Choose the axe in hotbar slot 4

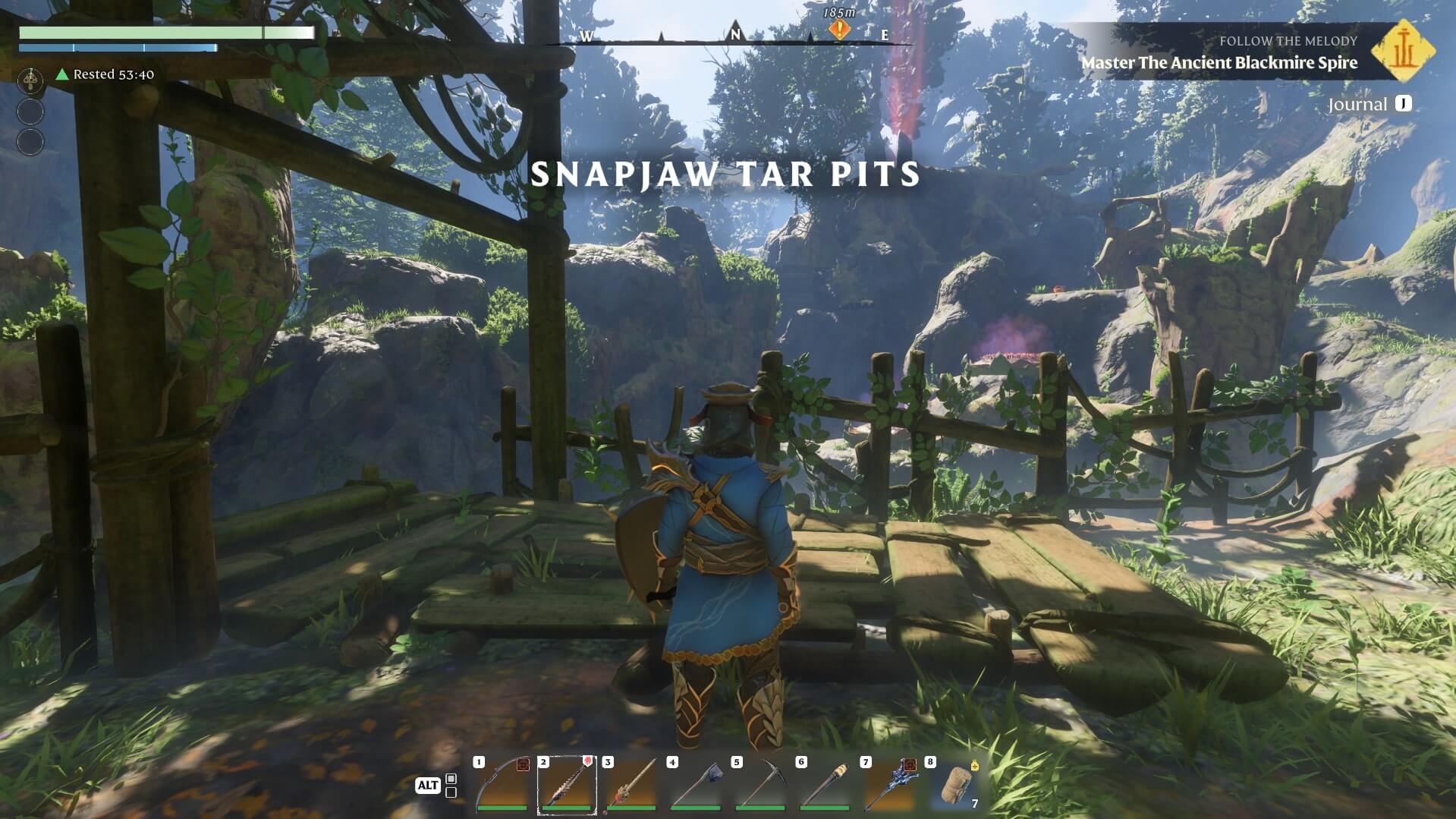(x=695, y=785)
